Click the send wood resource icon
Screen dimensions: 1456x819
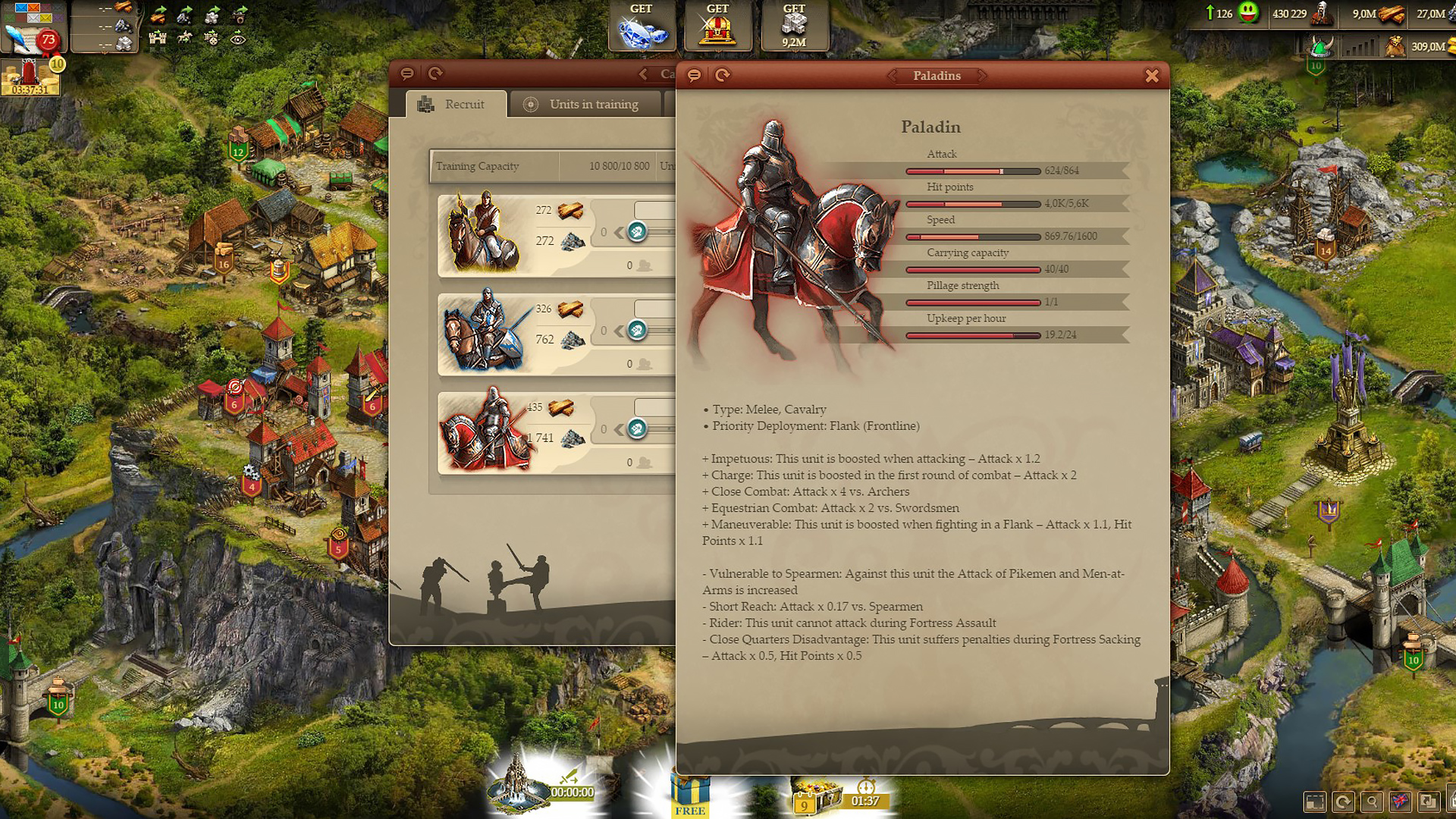[x=158, y=15]
